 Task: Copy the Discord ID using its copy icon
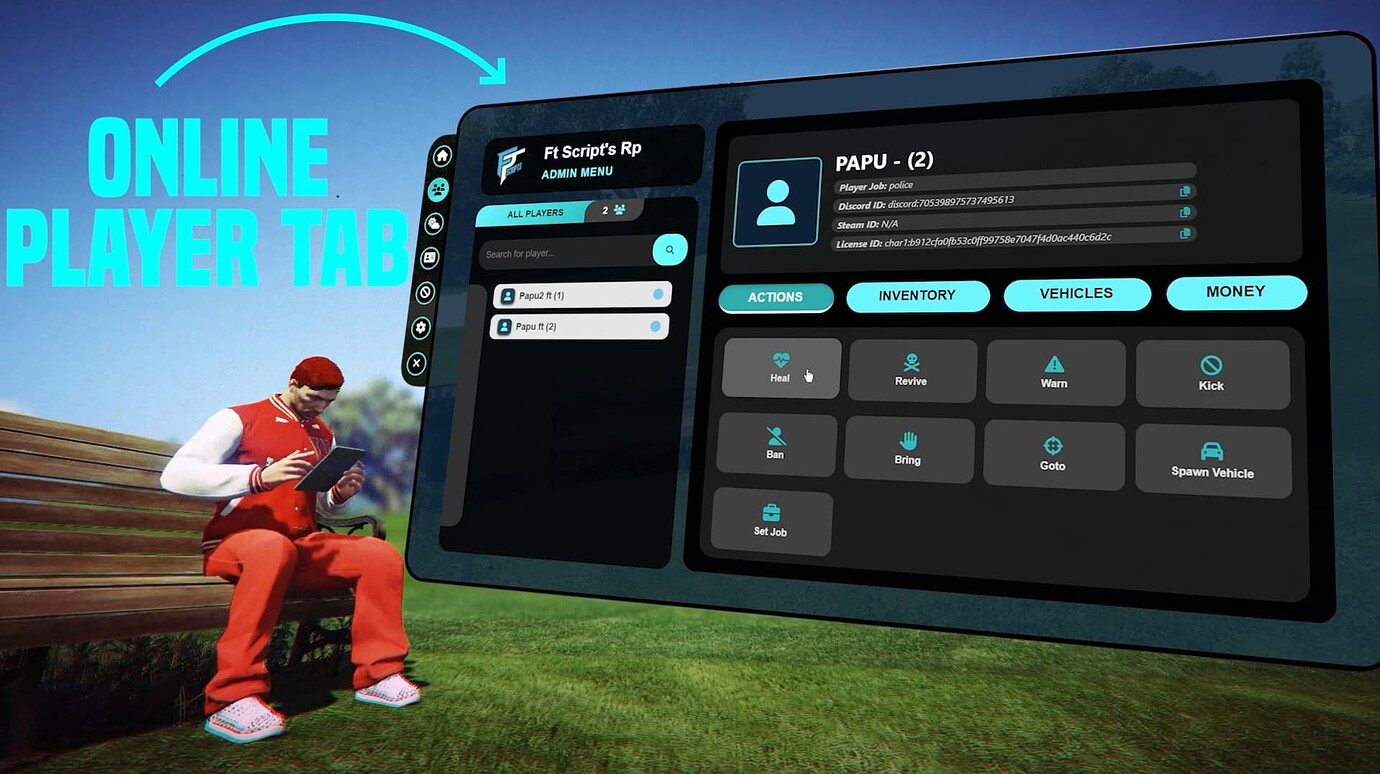click(1185, 190)
